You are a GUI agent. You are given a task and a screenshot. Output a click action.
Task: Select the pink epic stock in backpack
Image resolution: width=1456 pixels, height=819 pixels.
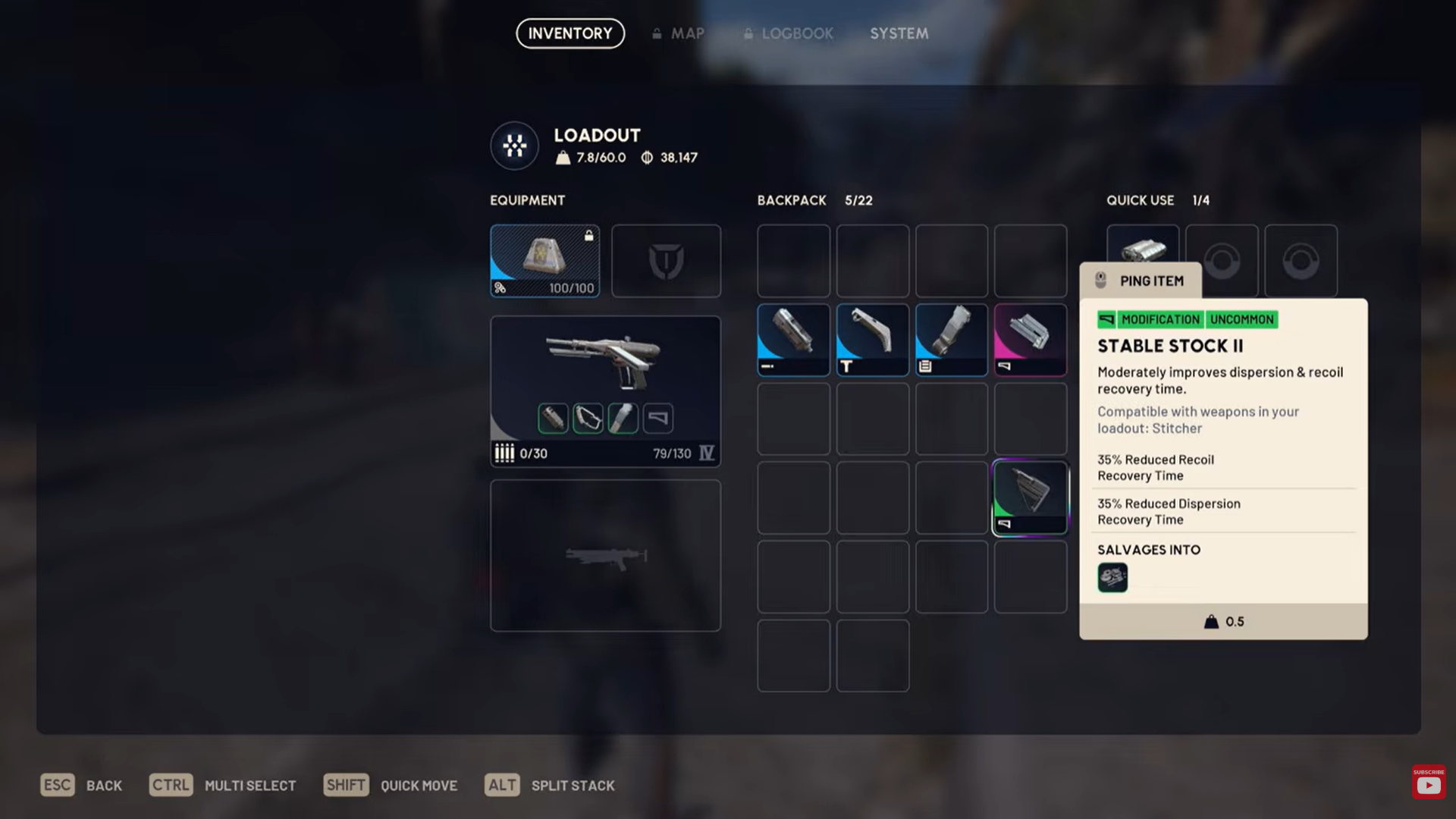click(1030, 340)
